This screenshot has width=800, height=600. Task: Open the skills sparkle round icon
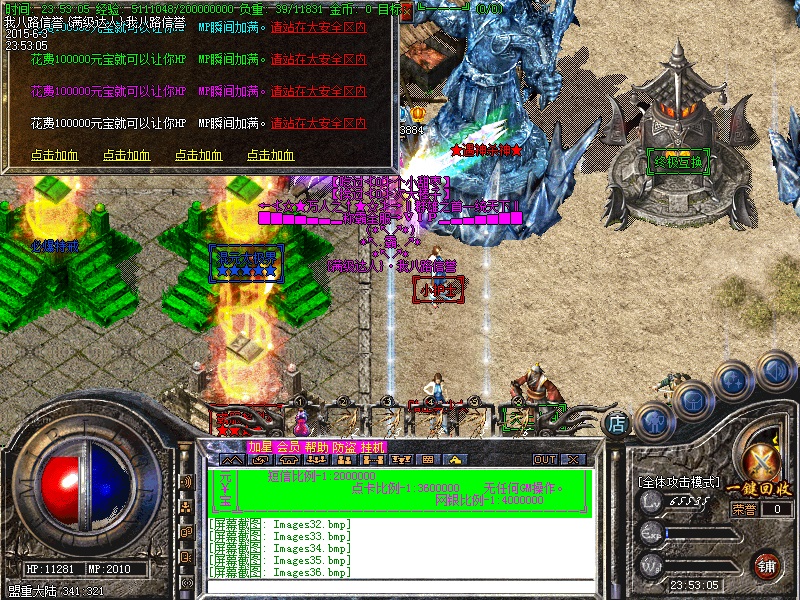[x=734, y=381]
